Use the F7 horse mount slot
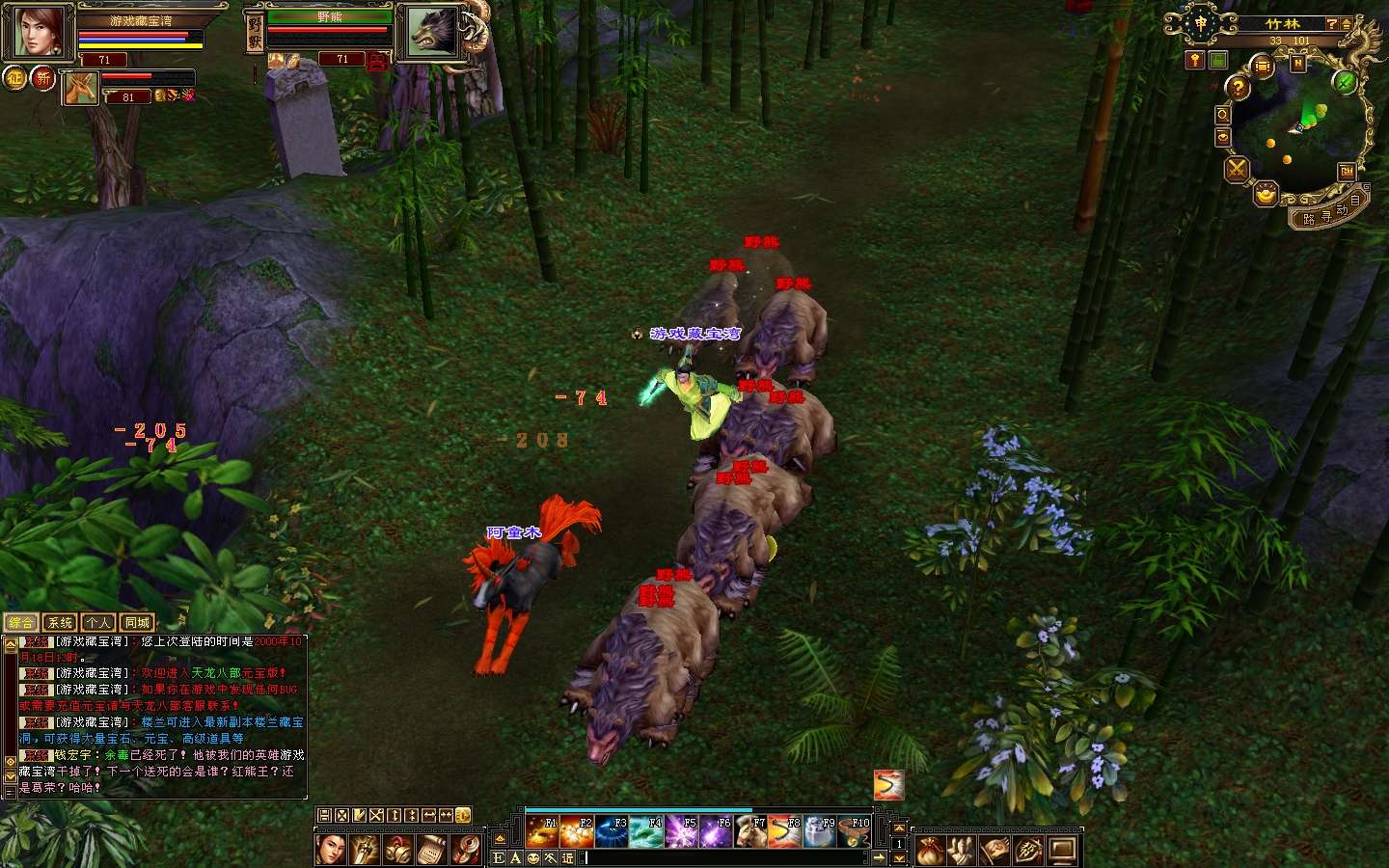Viewport: 1389px width, 868px height. [750, 831]
